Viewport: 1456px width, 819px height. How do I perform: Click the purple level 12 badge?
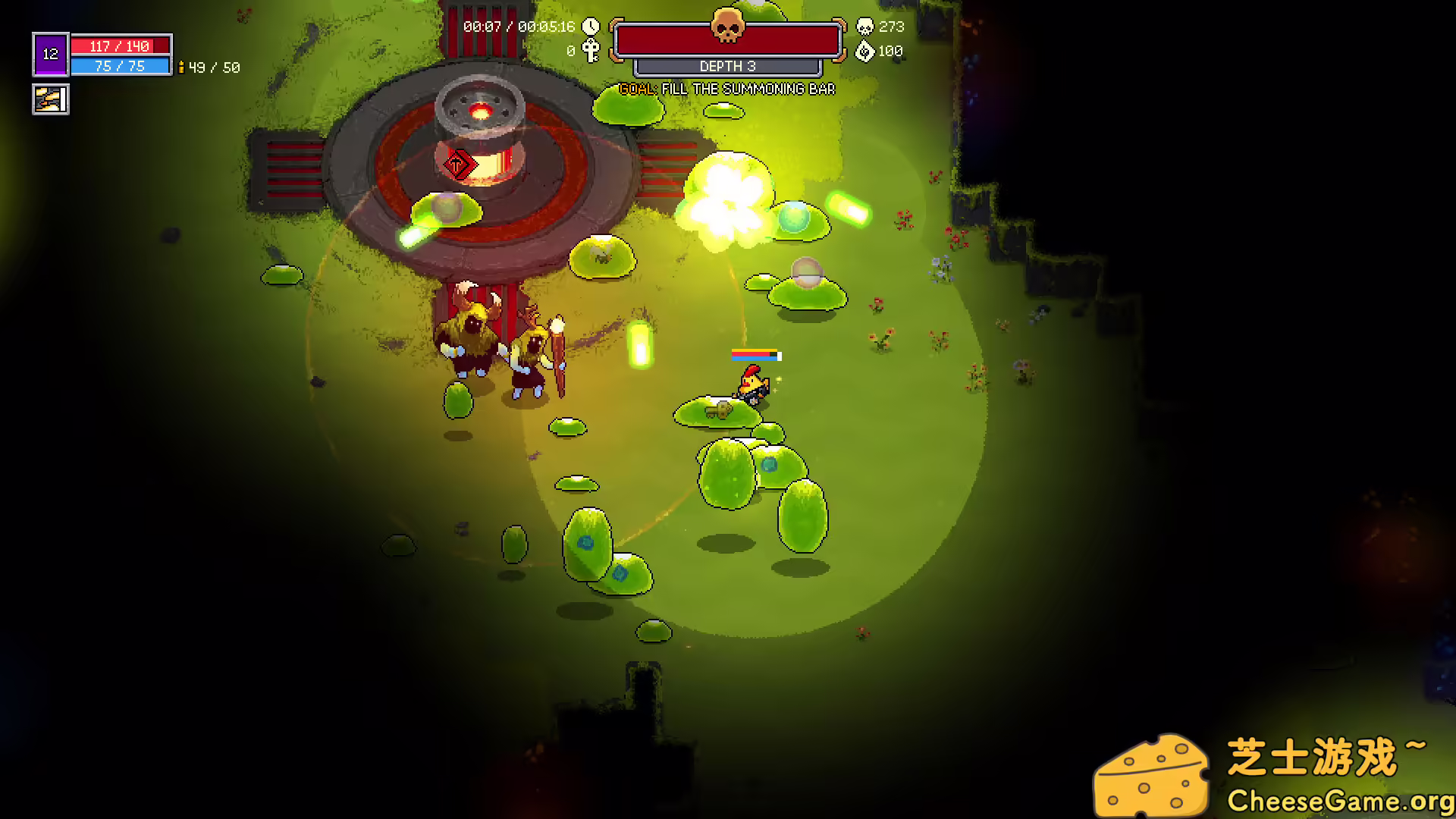[49, 53]
